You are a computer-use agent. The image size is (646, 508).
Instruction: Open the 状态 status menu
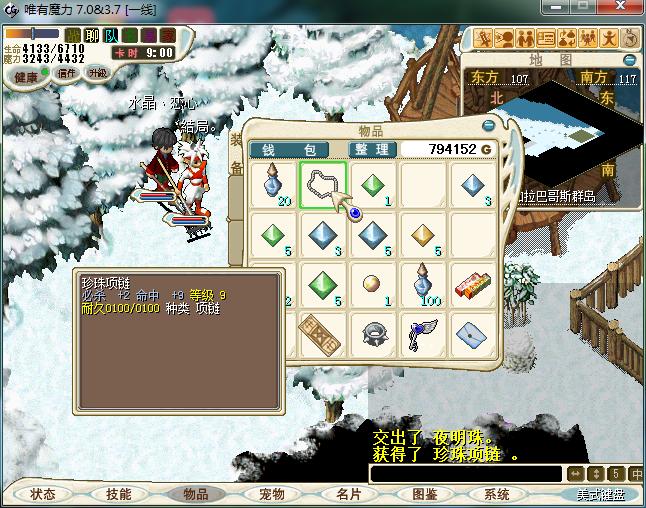click(x=43, y=494)
